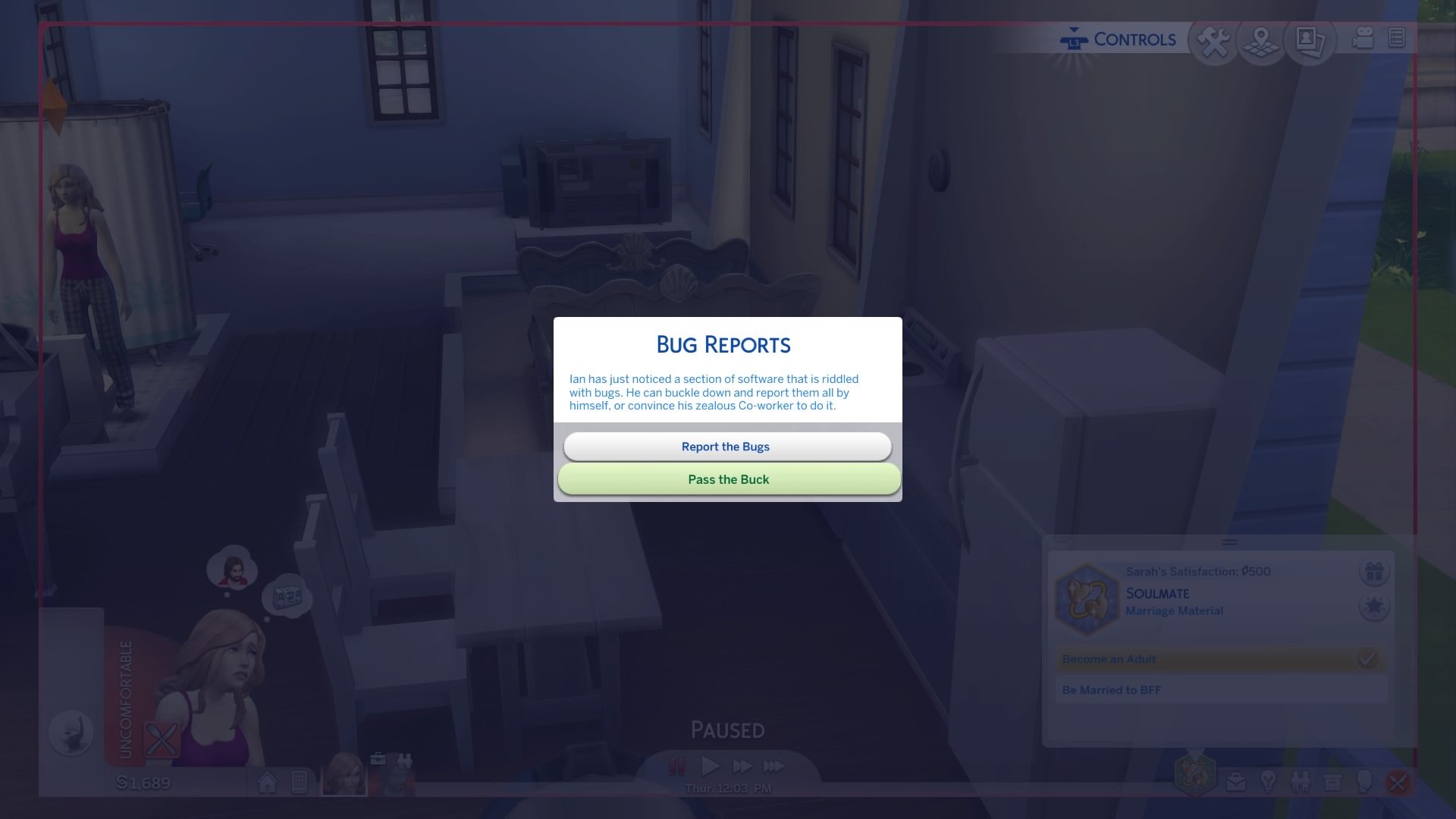Select ultra speed playback control
1456x819 pixels.
coord(773,767)
